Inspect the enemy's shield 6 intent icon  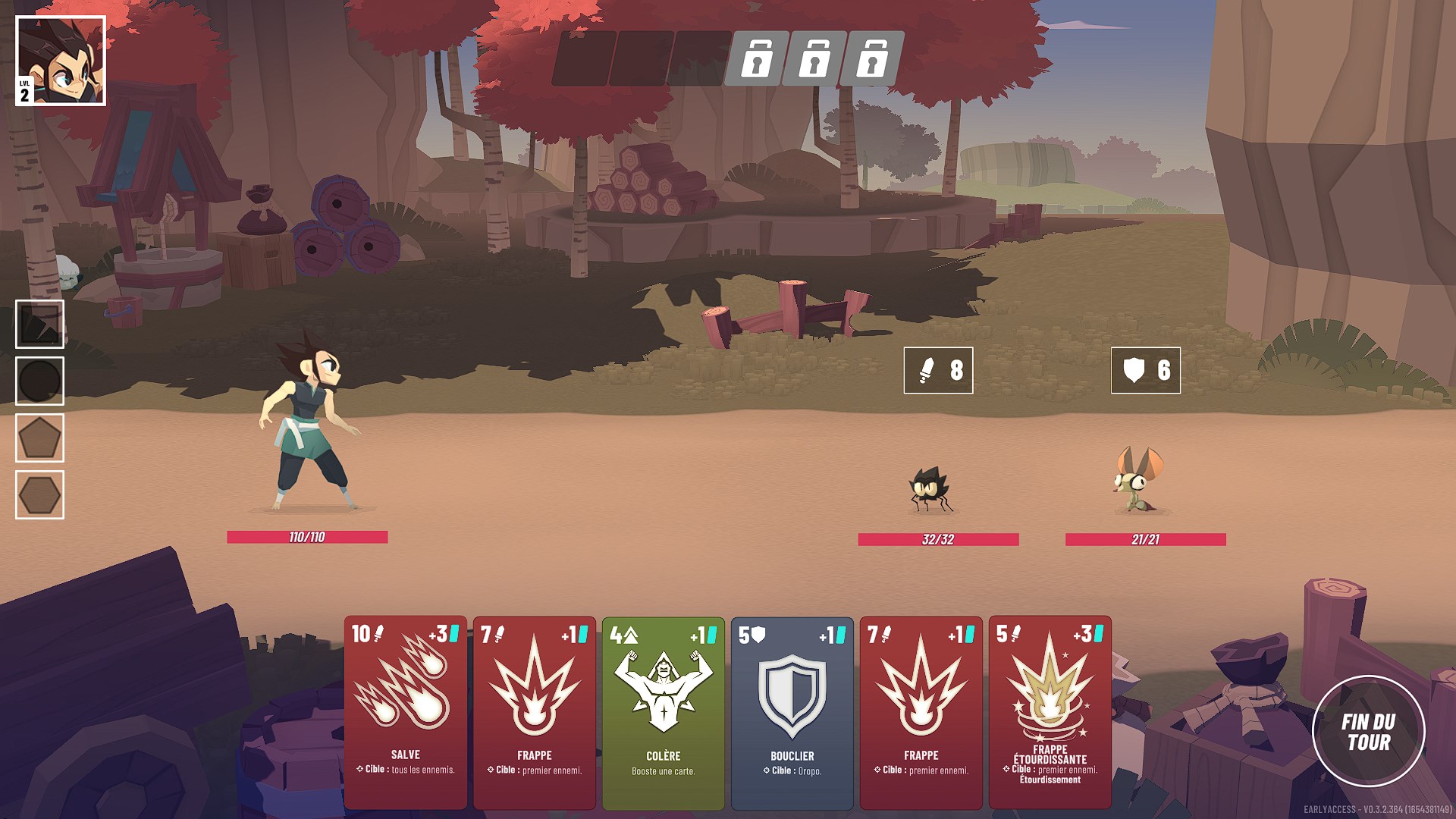(x=1145, y=370)
